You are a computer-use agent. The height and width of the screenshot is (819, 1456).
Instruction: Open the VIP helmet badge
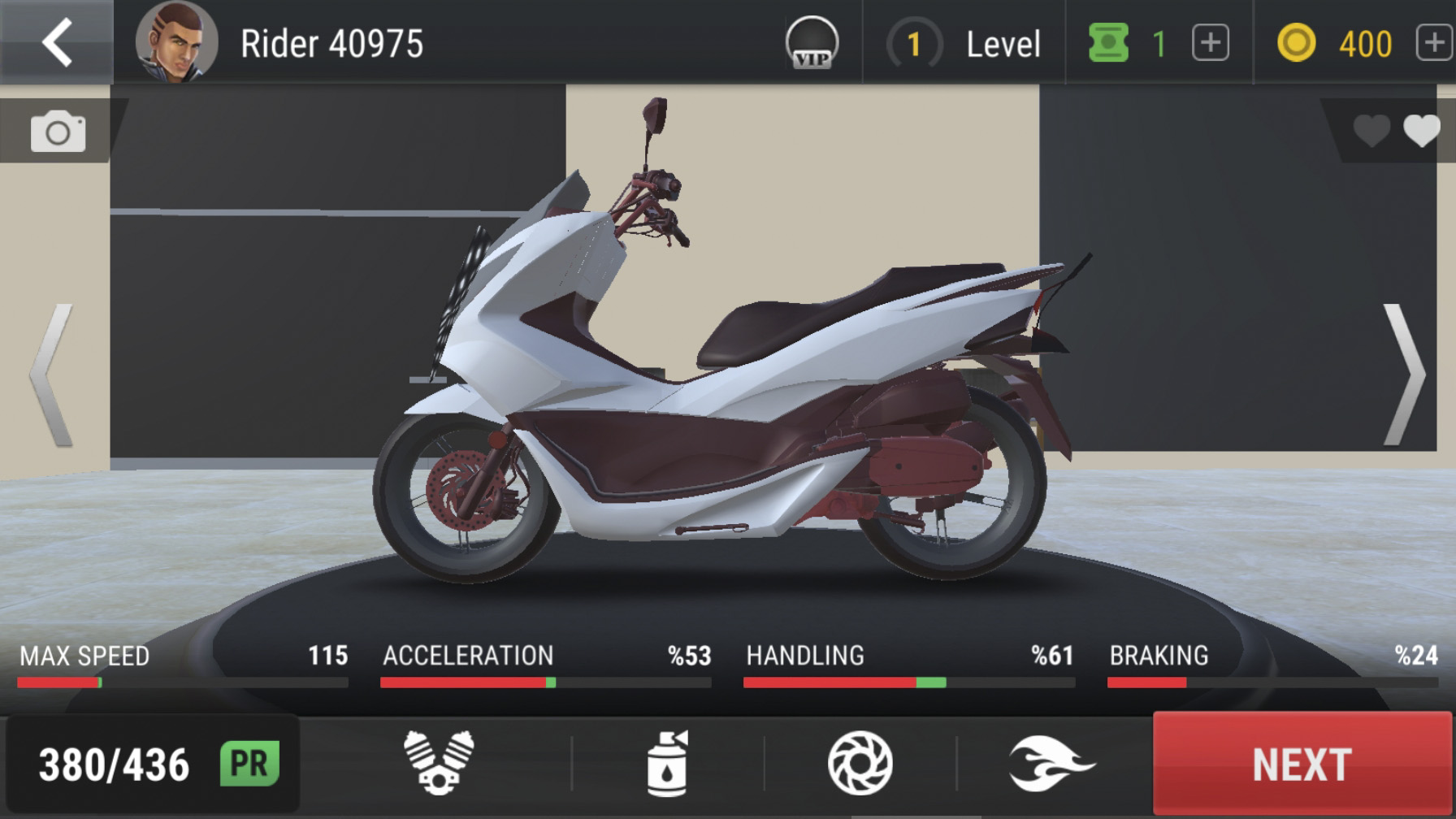coord(812,43)
